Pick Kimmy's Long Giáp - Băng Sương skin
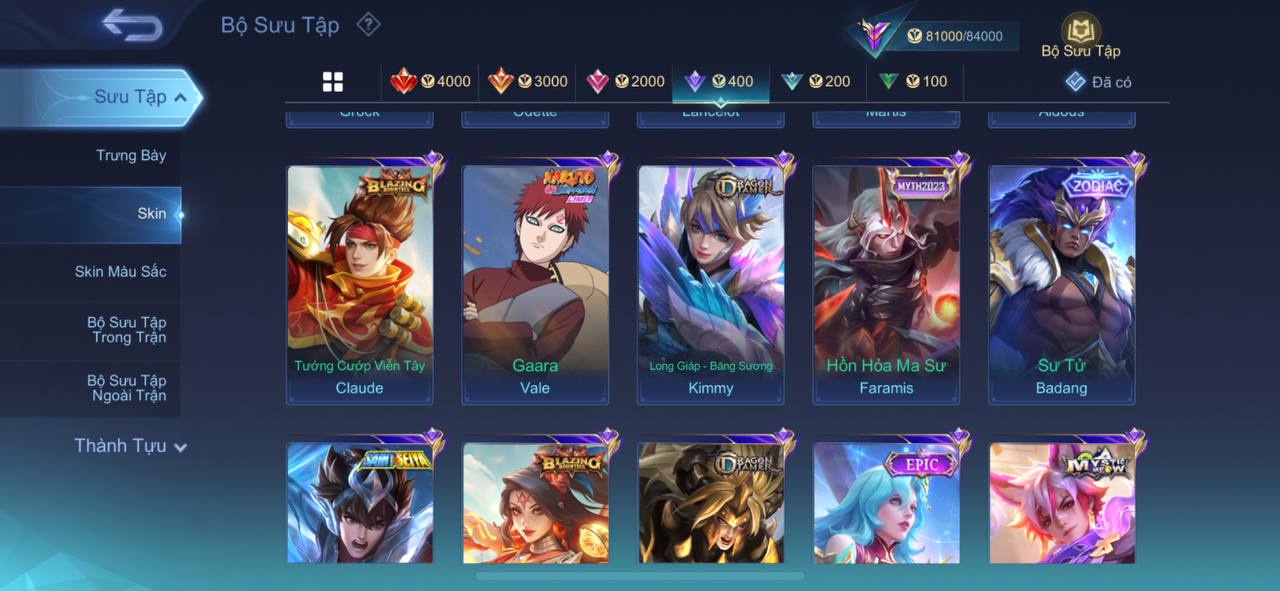Viewport: 1280px width, 591px height. [x=711, y=284]
